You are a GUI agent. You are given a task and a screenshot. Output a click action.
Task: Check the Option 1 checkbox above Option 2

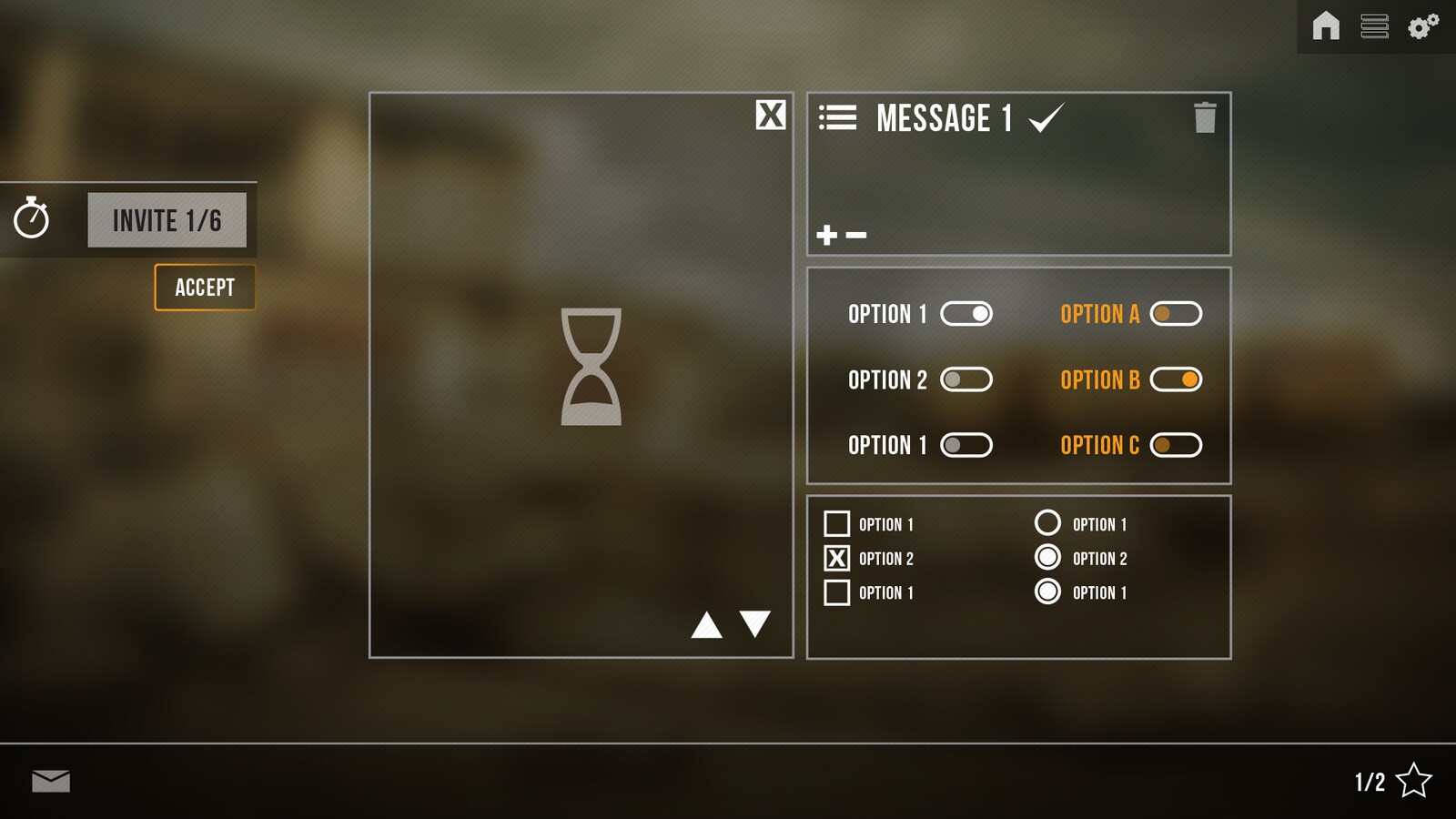tap(835, 523)
